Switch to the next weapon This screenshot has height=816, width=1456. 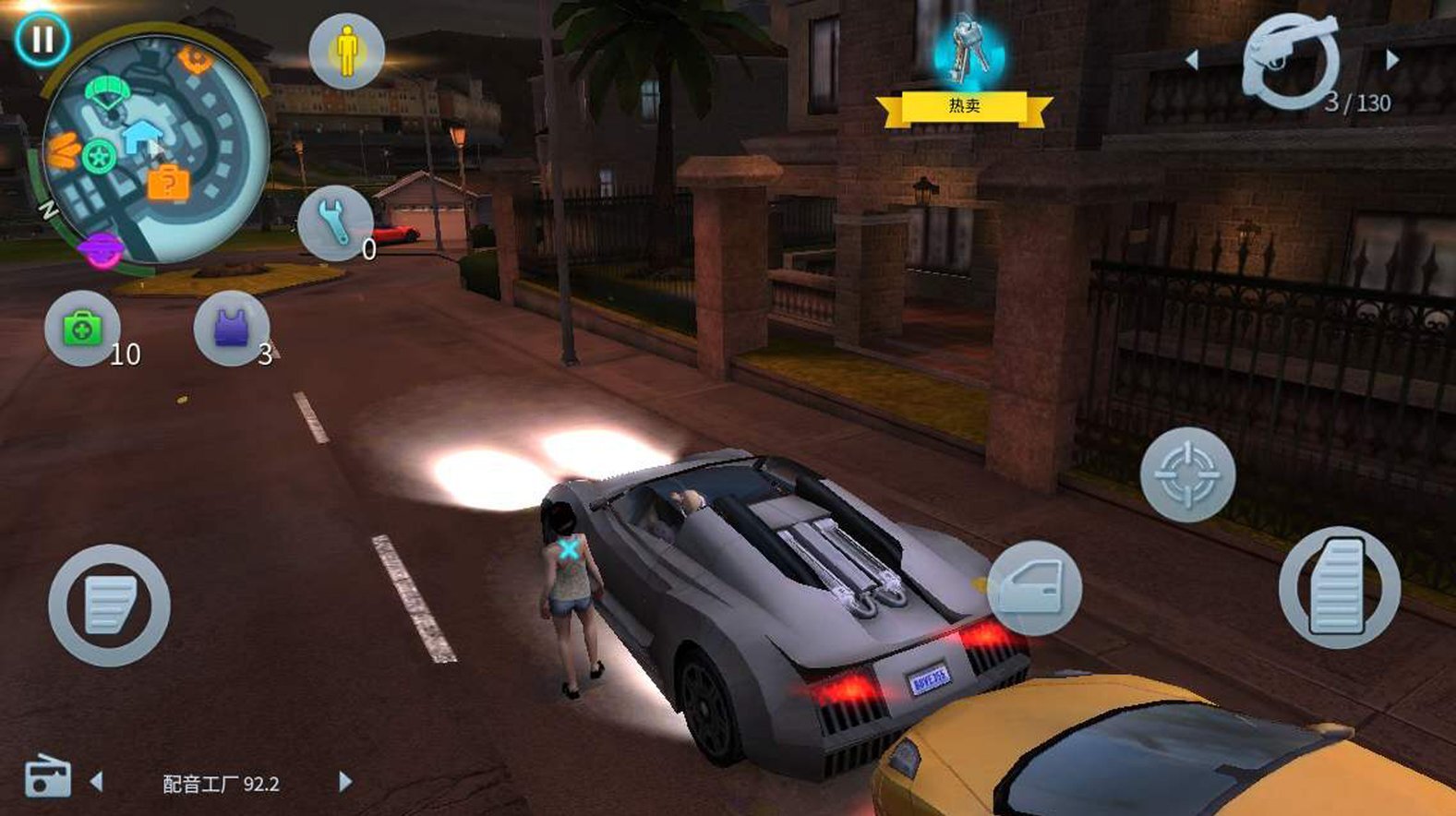point(1392,60)
